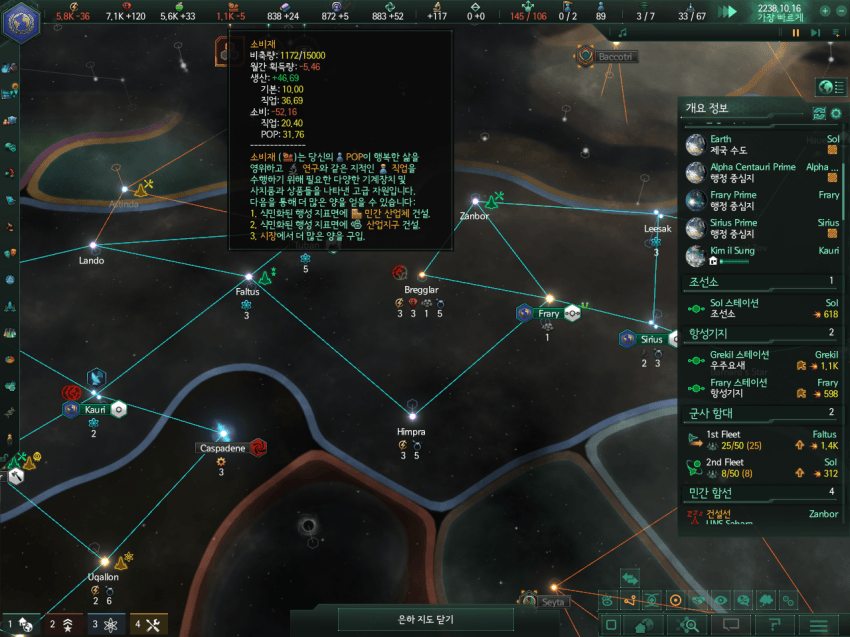
Task: Toggle the outliner panel globe-list button
Action: [826, 86]
